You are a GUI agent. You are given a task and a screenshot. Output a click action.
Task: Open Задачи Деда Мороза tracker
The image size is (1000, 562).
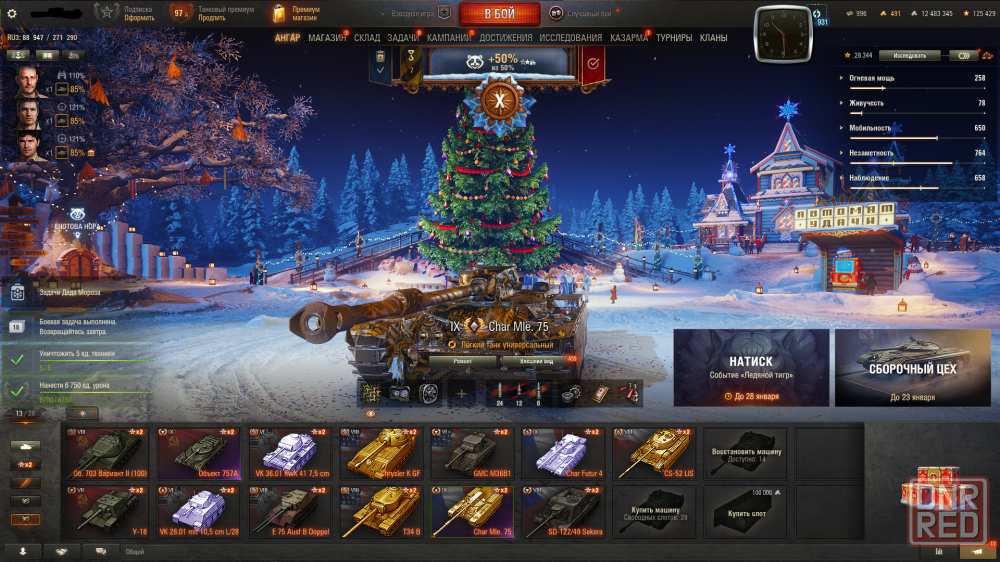(x=60, y=293)
